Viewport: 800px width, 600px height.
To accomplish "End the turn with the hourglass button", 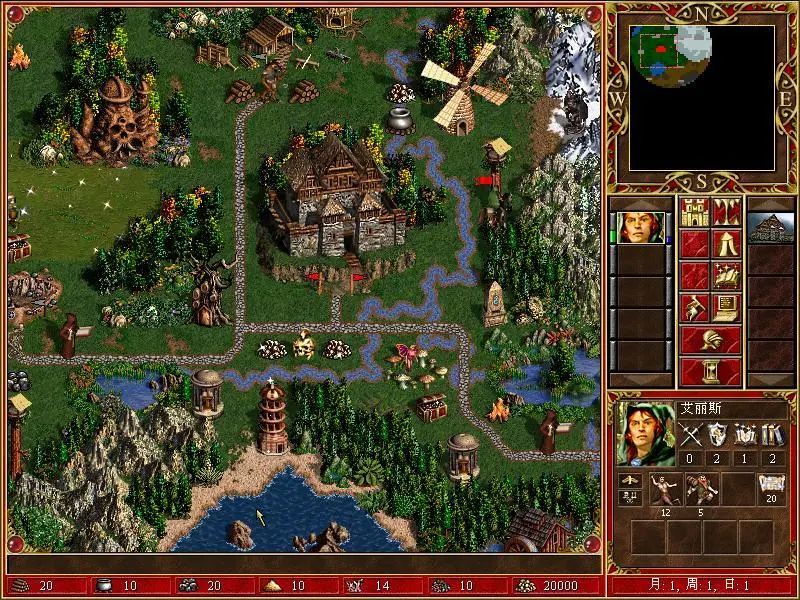I will 711,371.
